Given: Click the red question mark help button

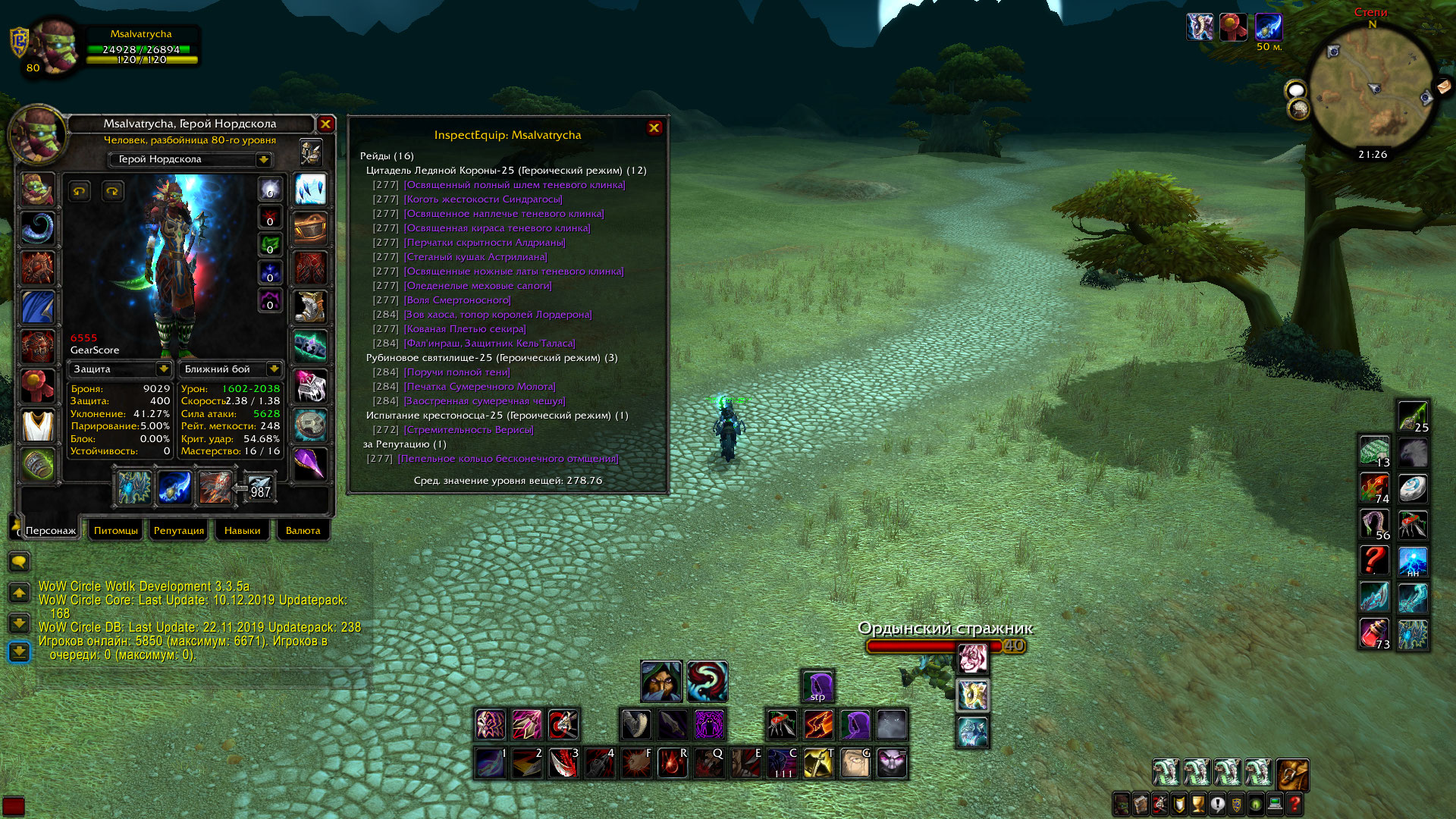Looking at the screenshot, I should tap(1294, 803).
